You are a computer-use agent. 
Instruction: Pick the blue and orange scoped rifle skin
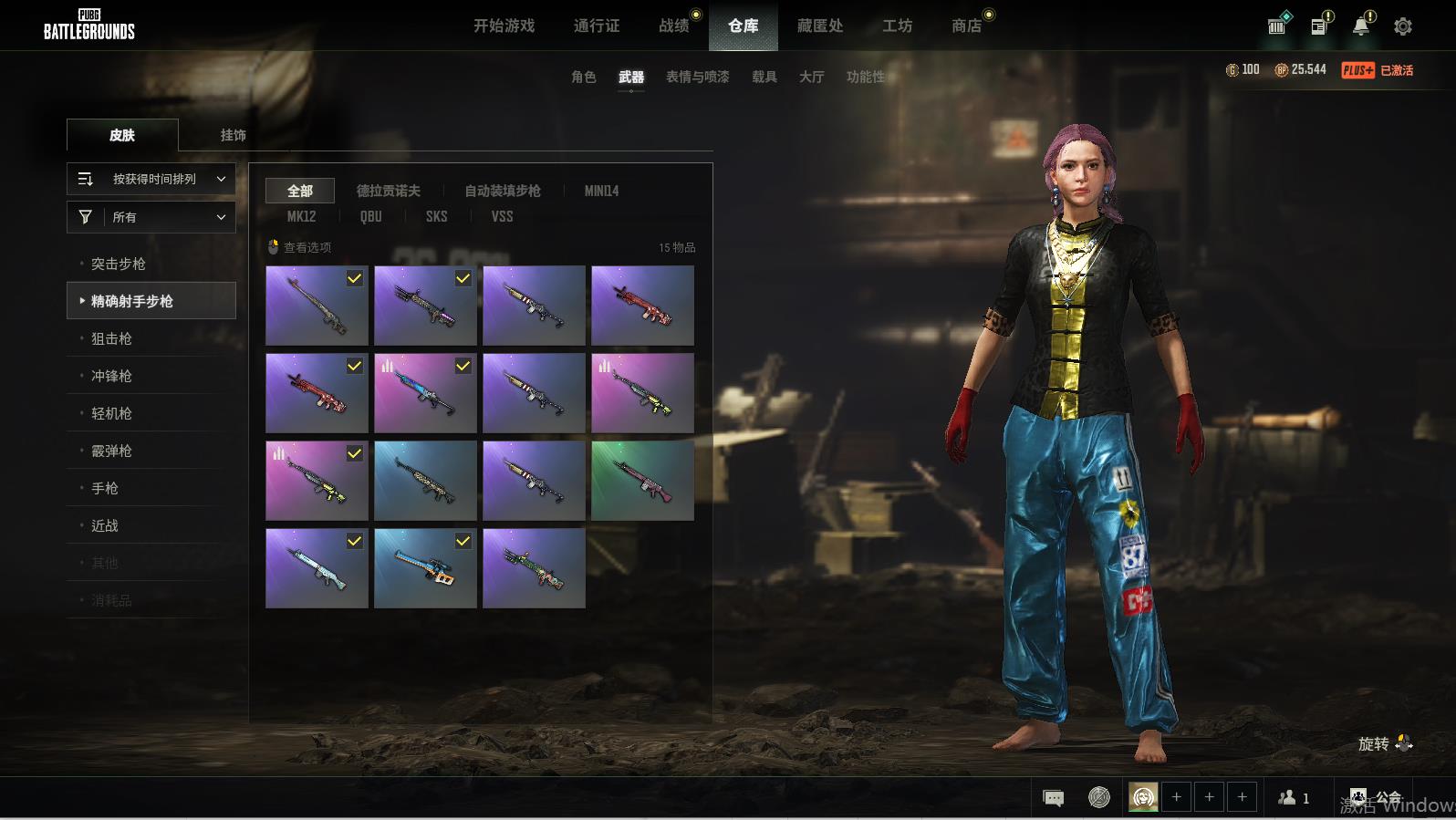425,568
